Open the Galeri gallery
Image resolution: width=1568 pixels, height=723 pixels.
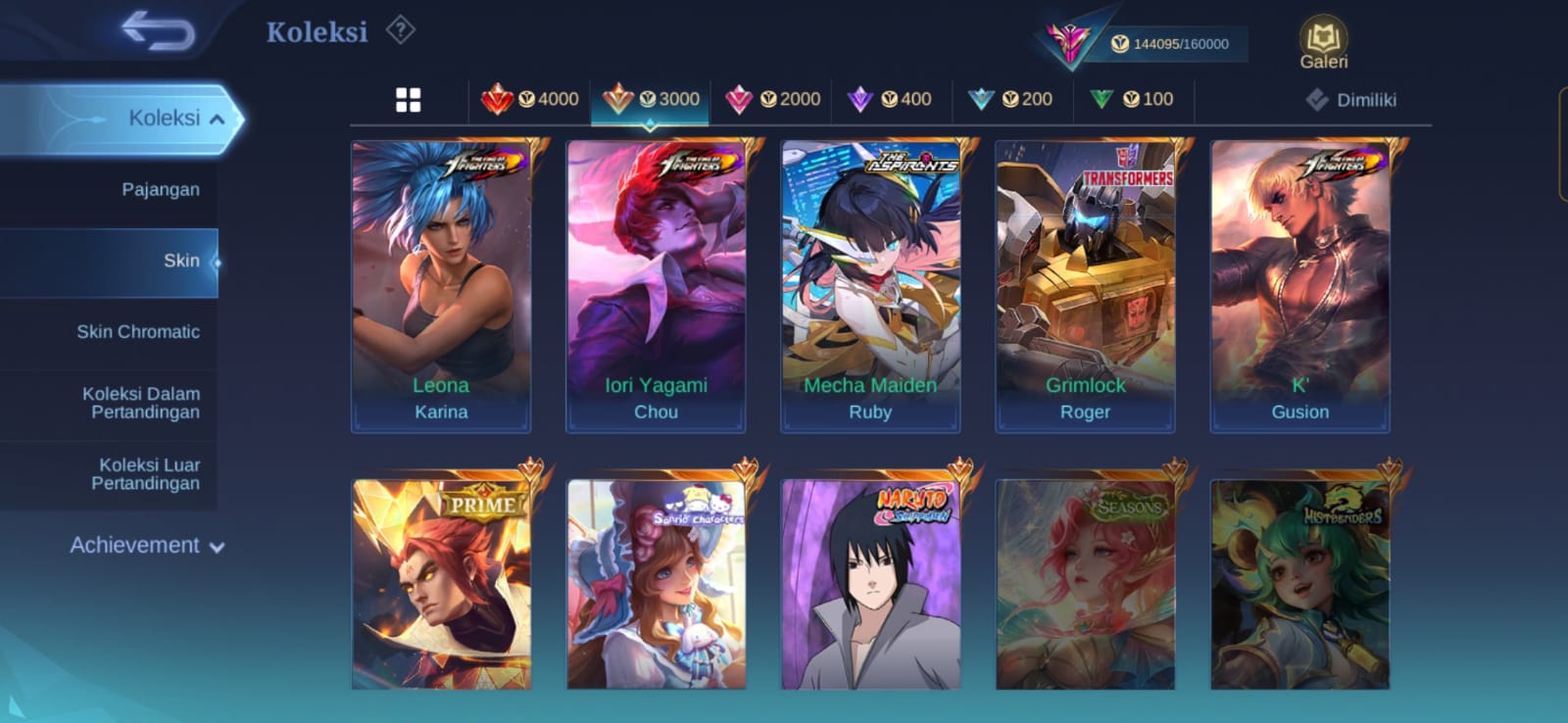[1323, 44]
